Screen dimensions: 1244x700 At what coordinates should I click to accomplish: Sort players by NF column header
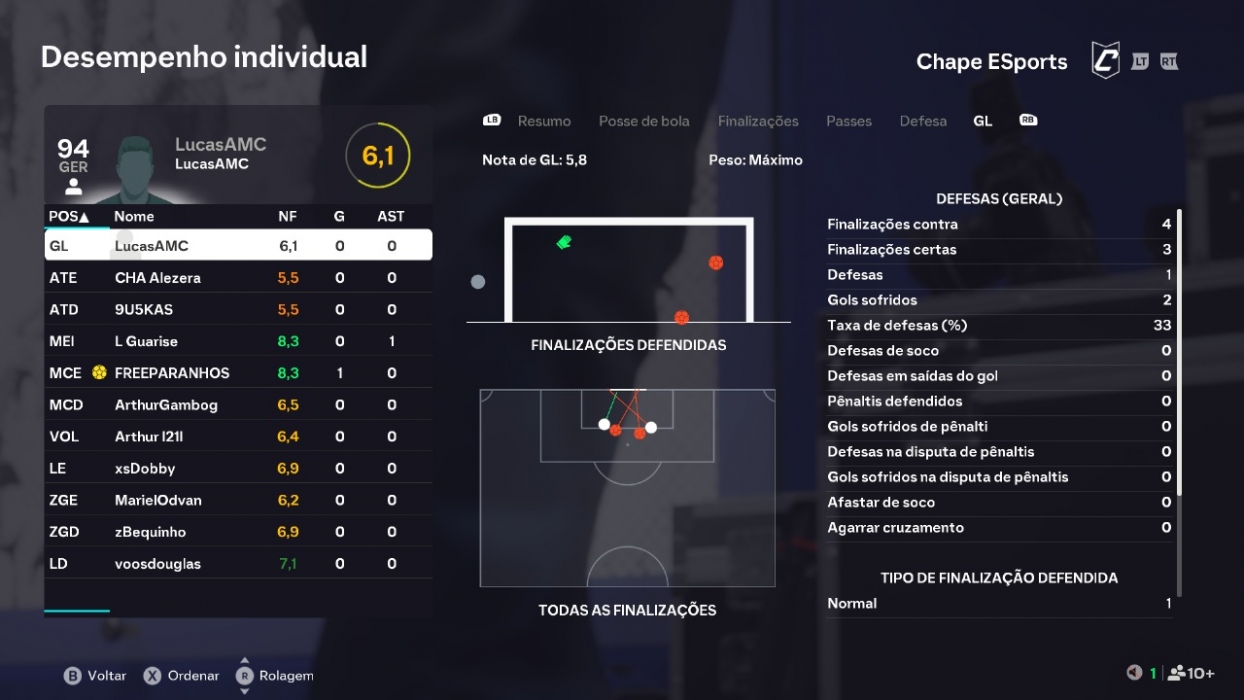click(287, 216)
